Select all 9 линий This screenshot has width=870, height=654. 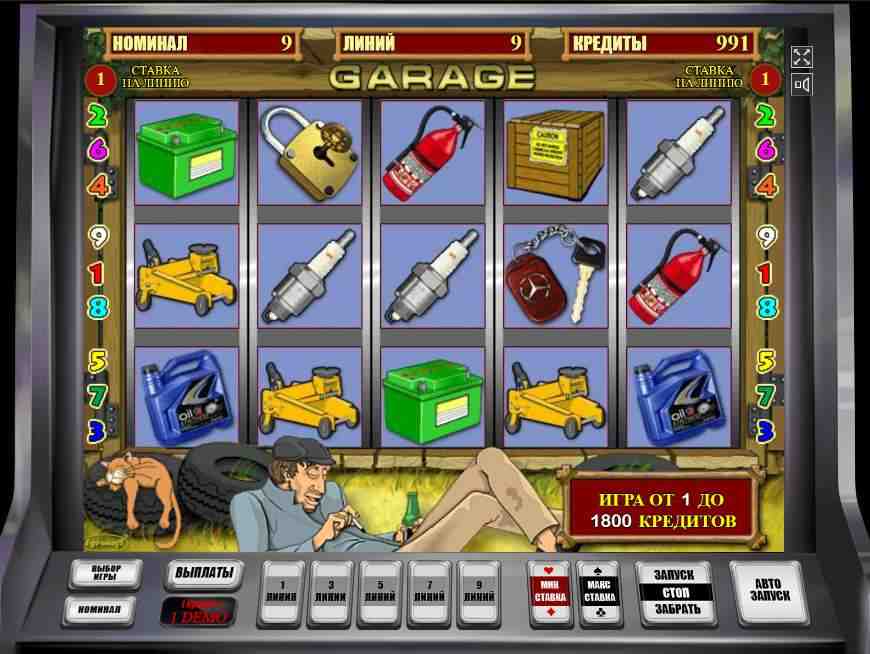coord(478,590)
